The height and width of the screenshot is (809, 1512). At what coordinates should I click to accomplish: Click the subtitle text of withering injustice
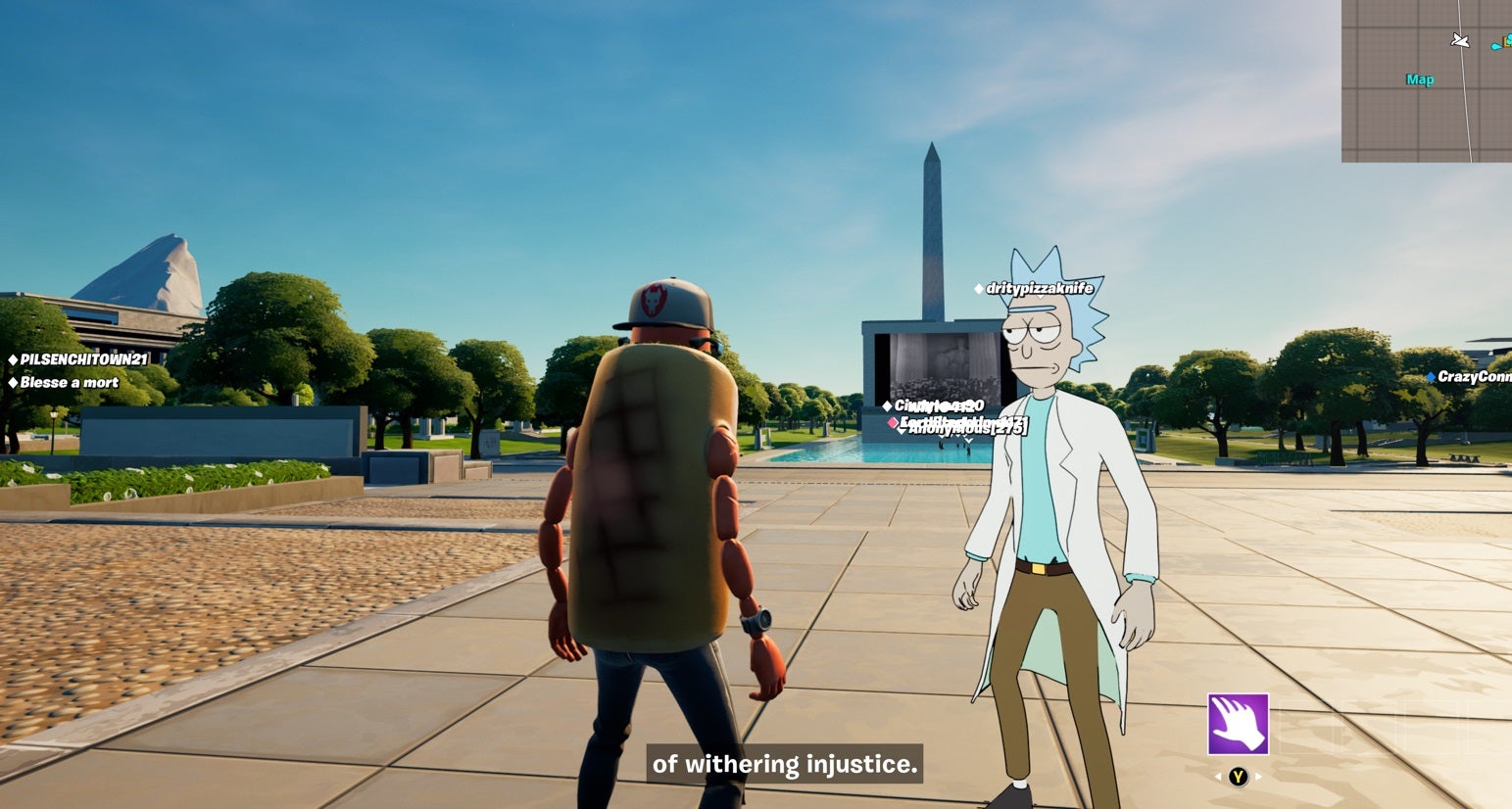pyautogui.click(x=784, y=766)
